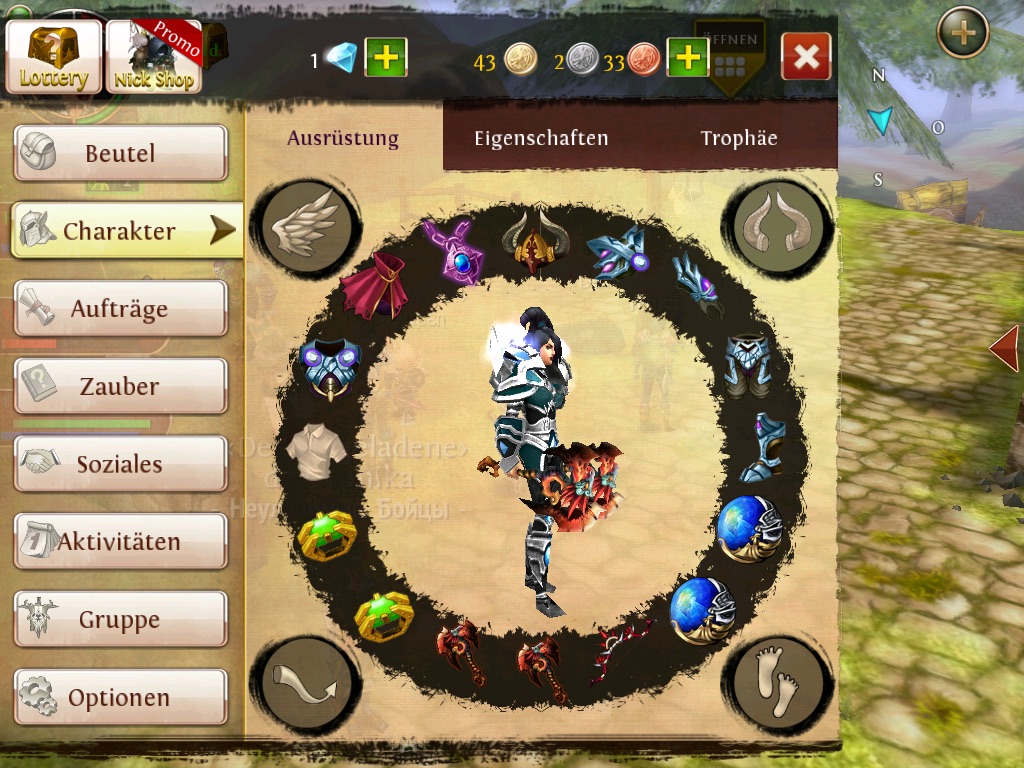Close the character window with red X

(806, 57)
